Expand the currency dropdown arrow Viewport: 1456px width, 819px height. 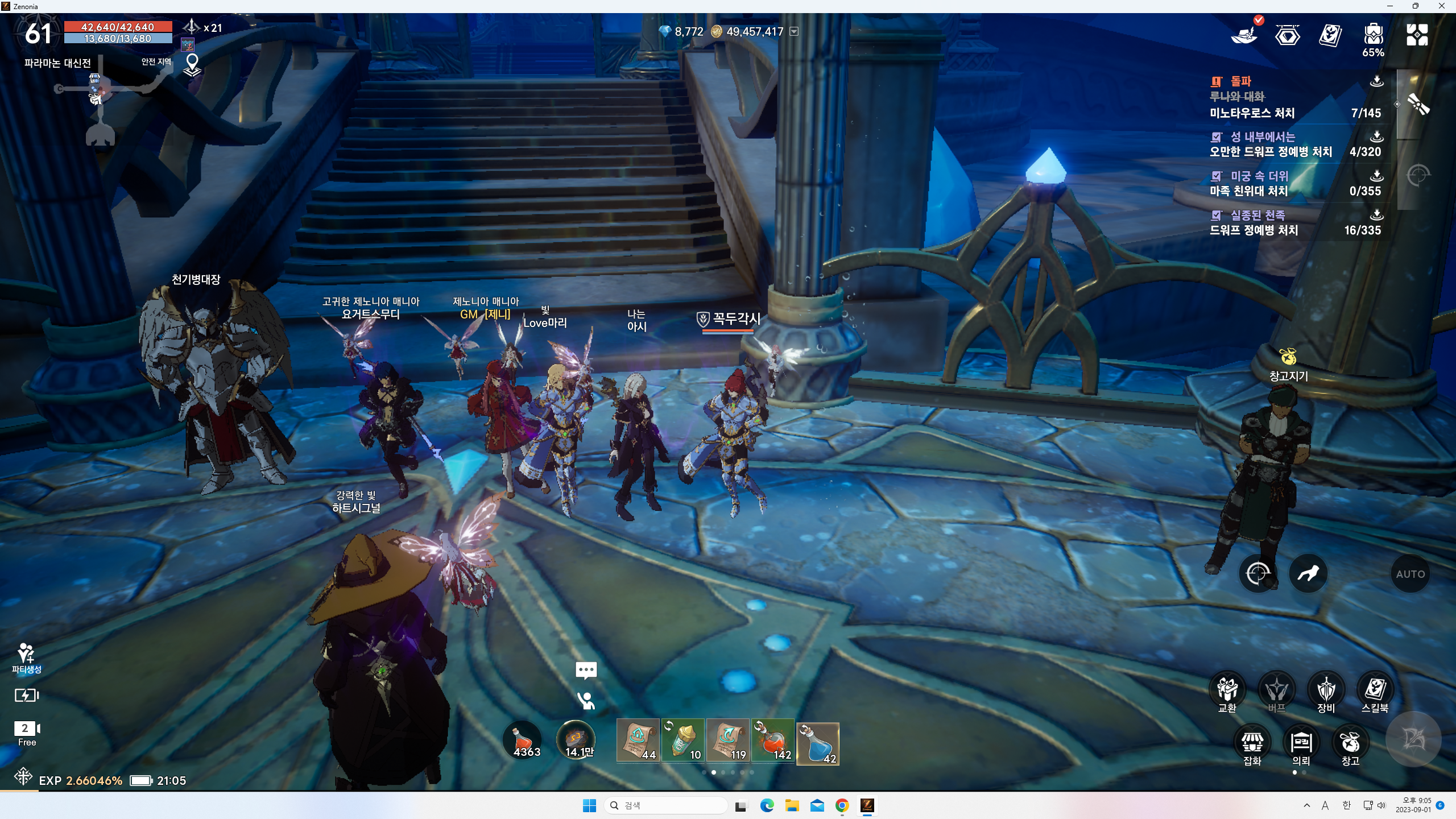coord(794,31)
